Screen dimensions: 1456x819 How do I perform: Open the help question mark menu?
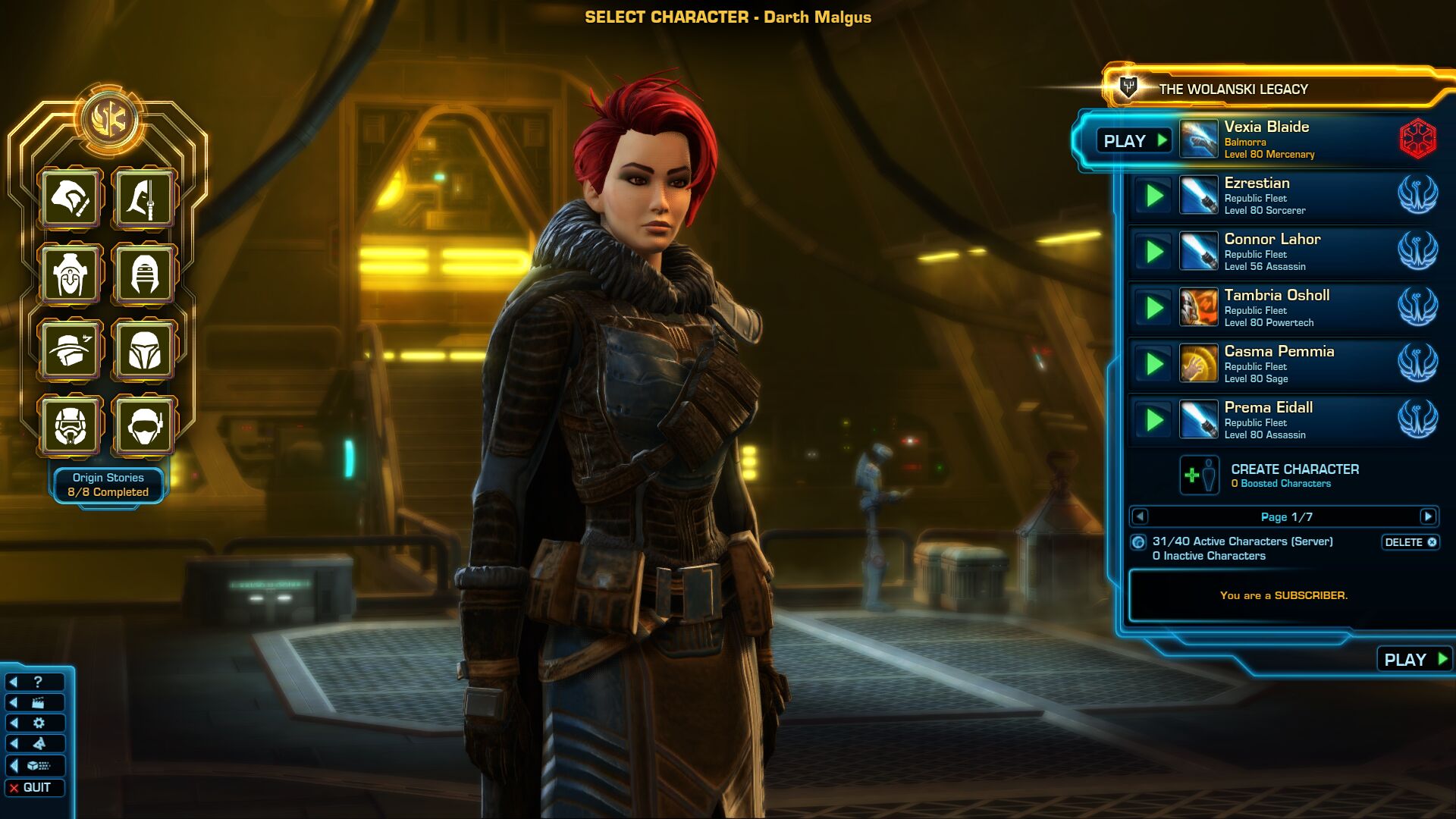35,682
